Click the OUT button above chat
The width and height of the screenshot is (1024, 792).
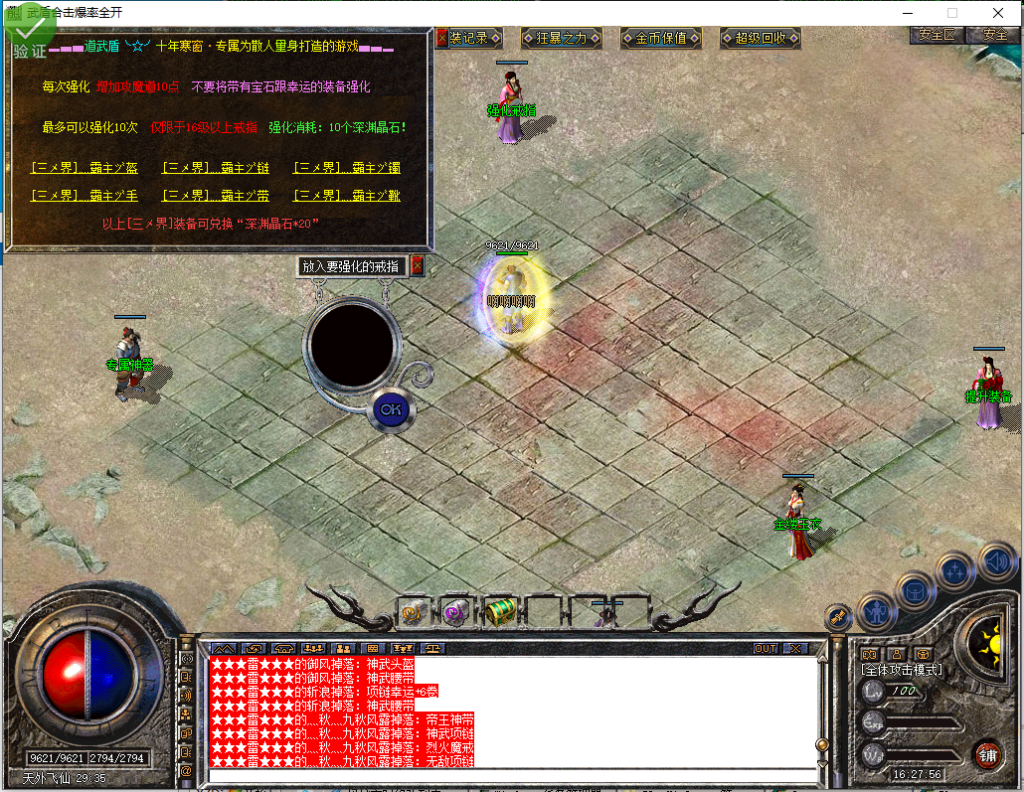[766, 648]
